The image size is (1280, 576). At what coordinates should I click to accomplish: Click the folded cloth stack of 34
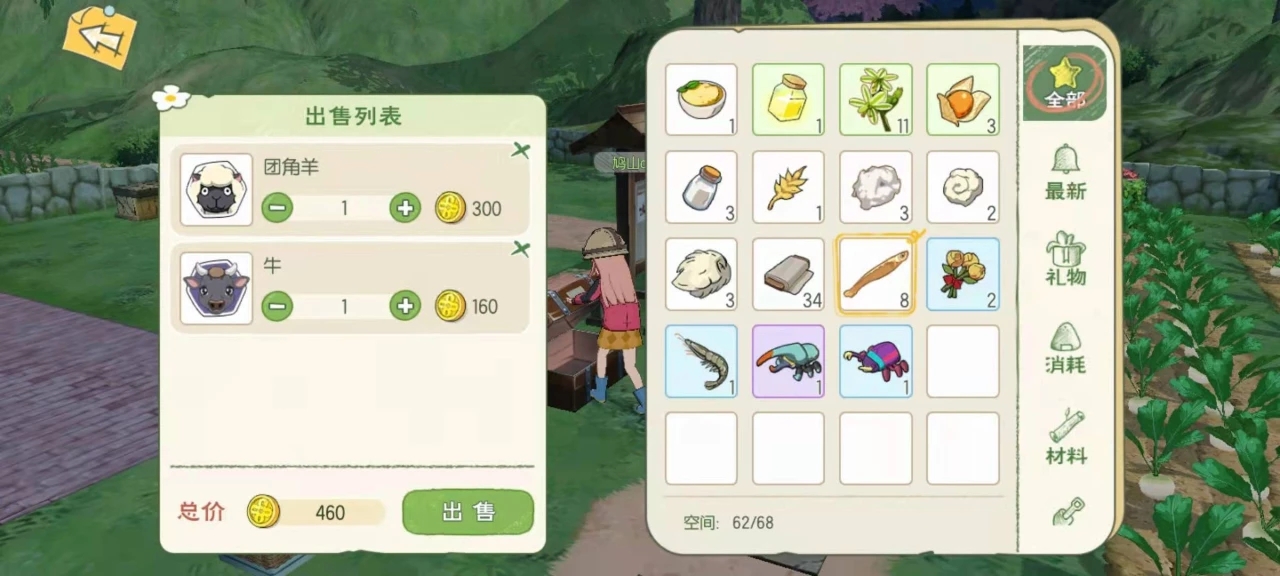(788, 274)
